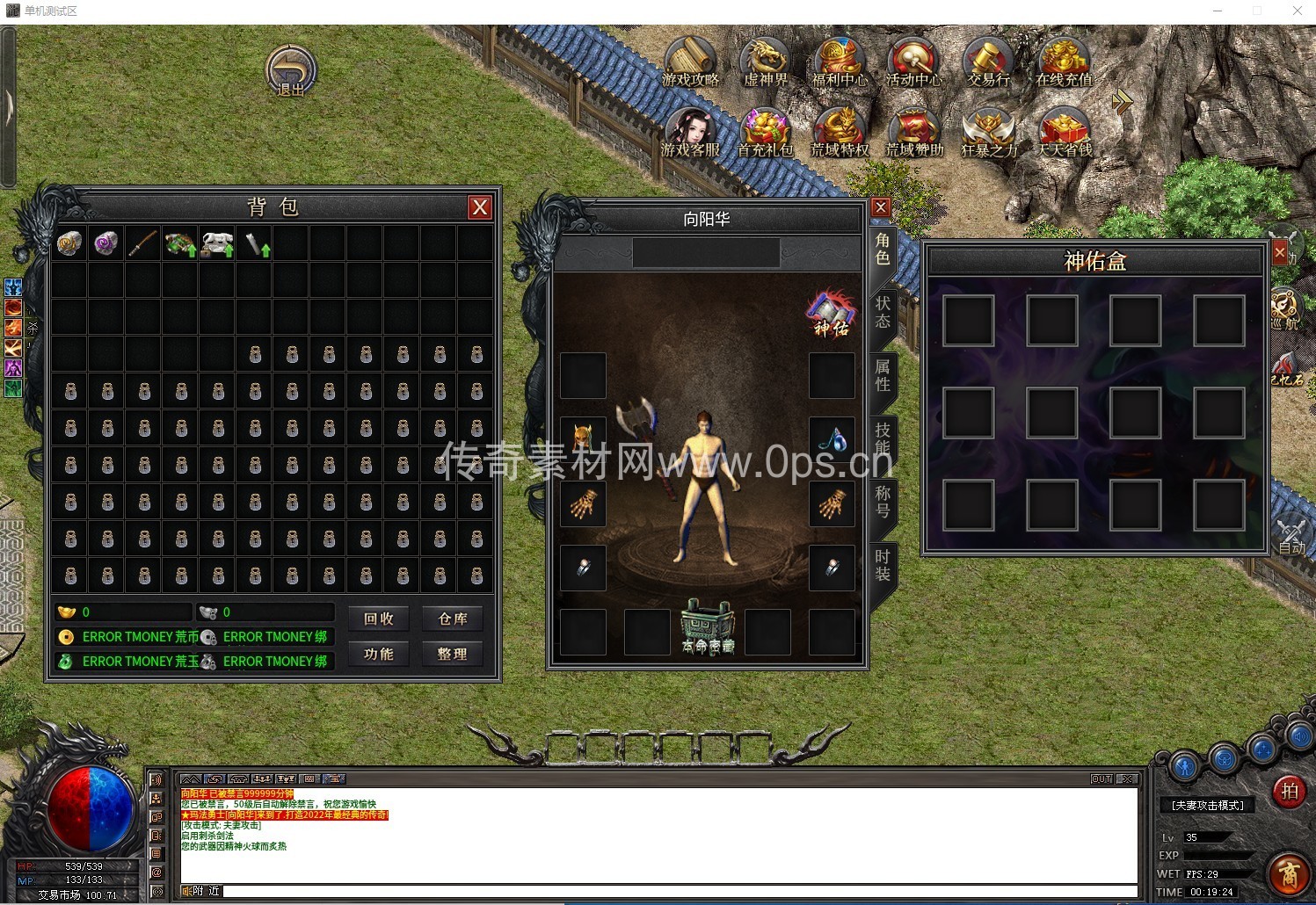Close the character equipment window

(x=881, y=207)
